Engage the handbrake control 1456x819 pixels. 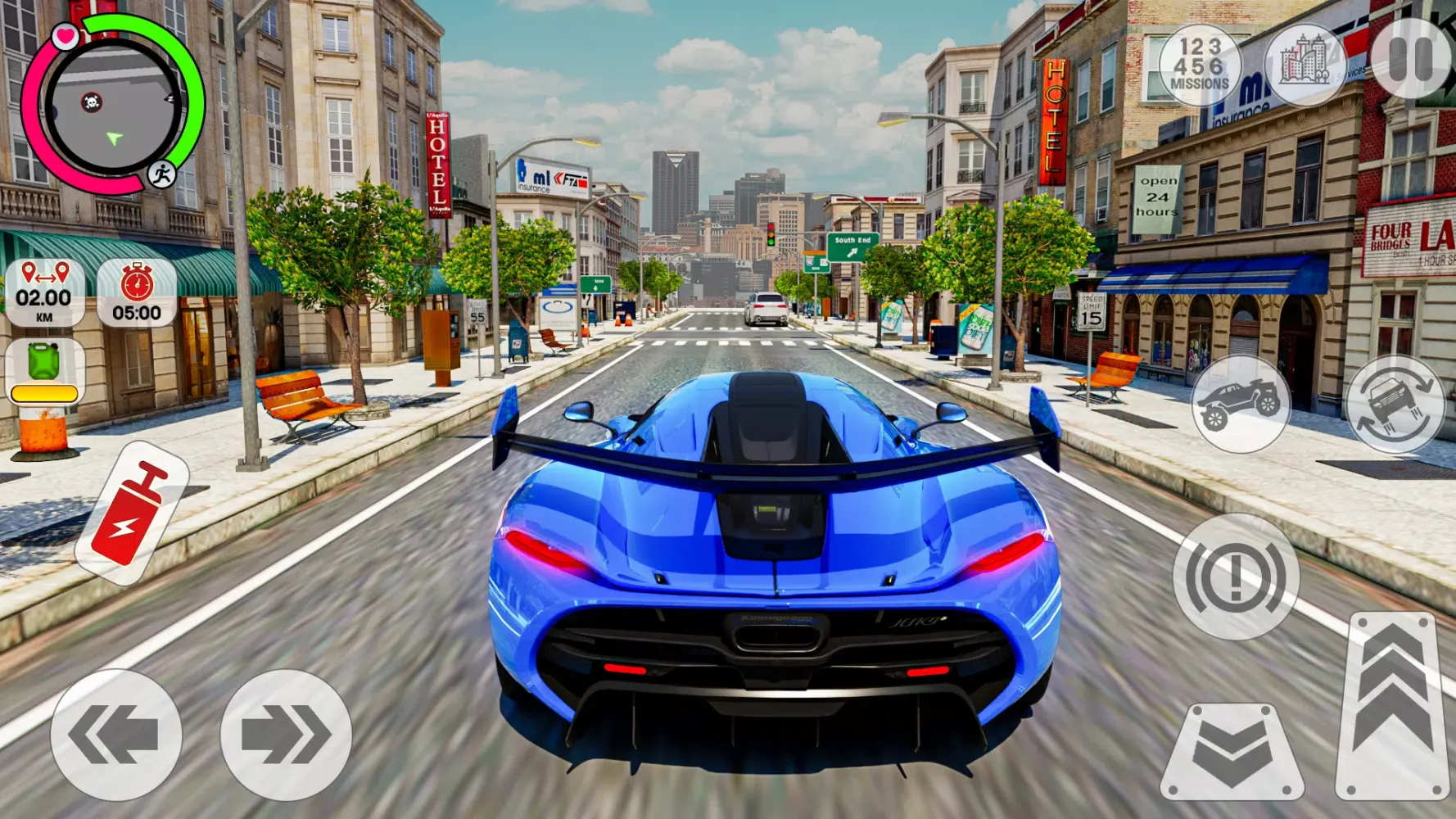click(1237, 577)
